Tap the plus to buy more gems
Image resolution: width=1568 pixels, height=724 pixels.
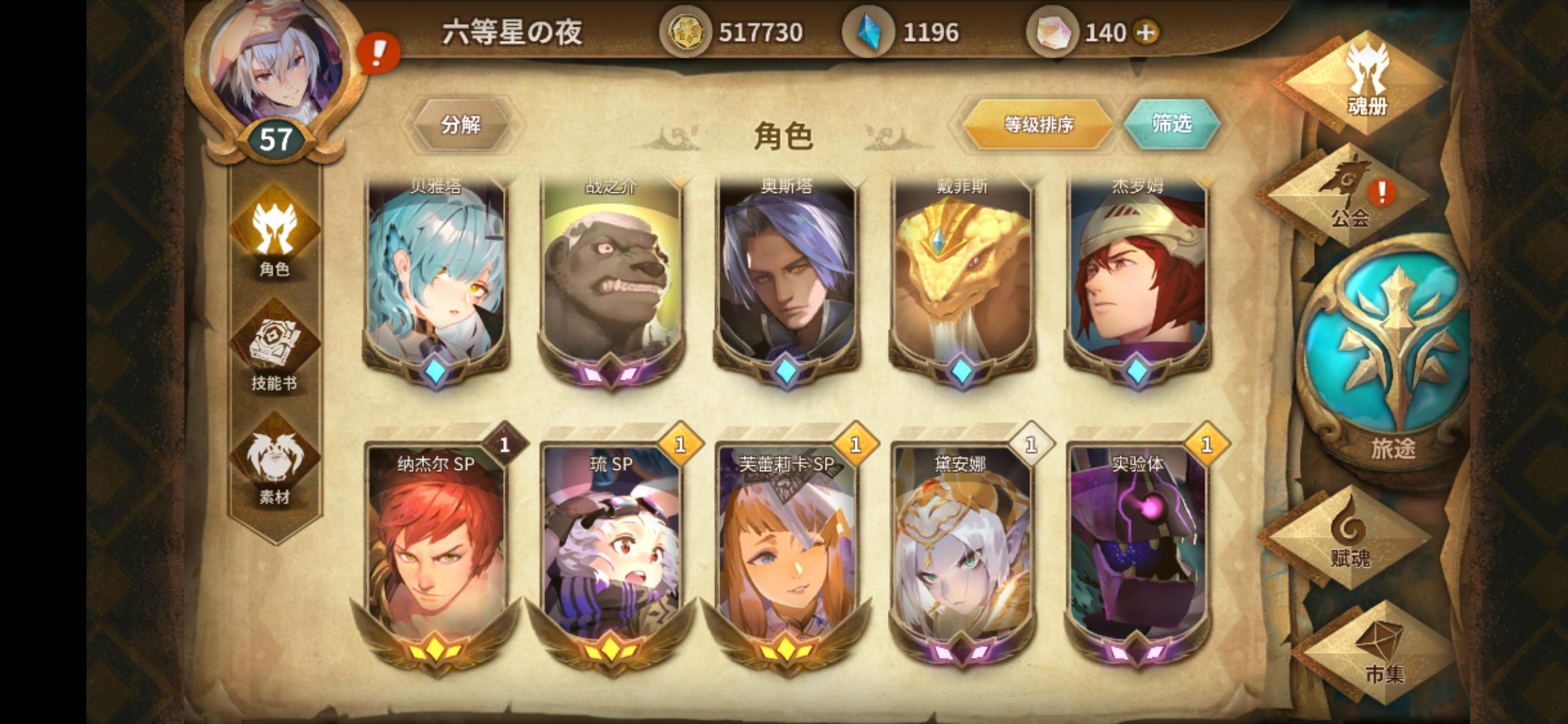(x=1145, y=30)
